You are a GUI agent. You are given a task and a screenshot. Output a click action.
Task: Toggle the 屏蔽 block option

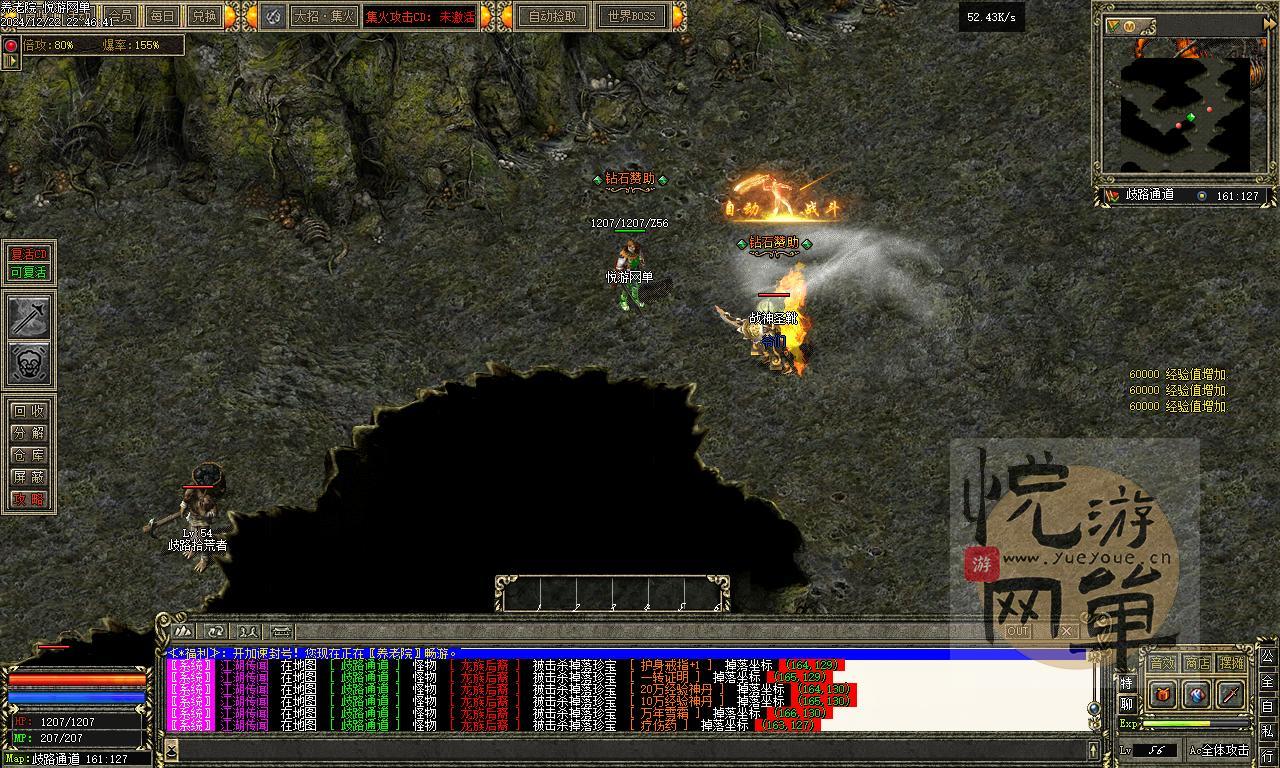click(28, 477)
